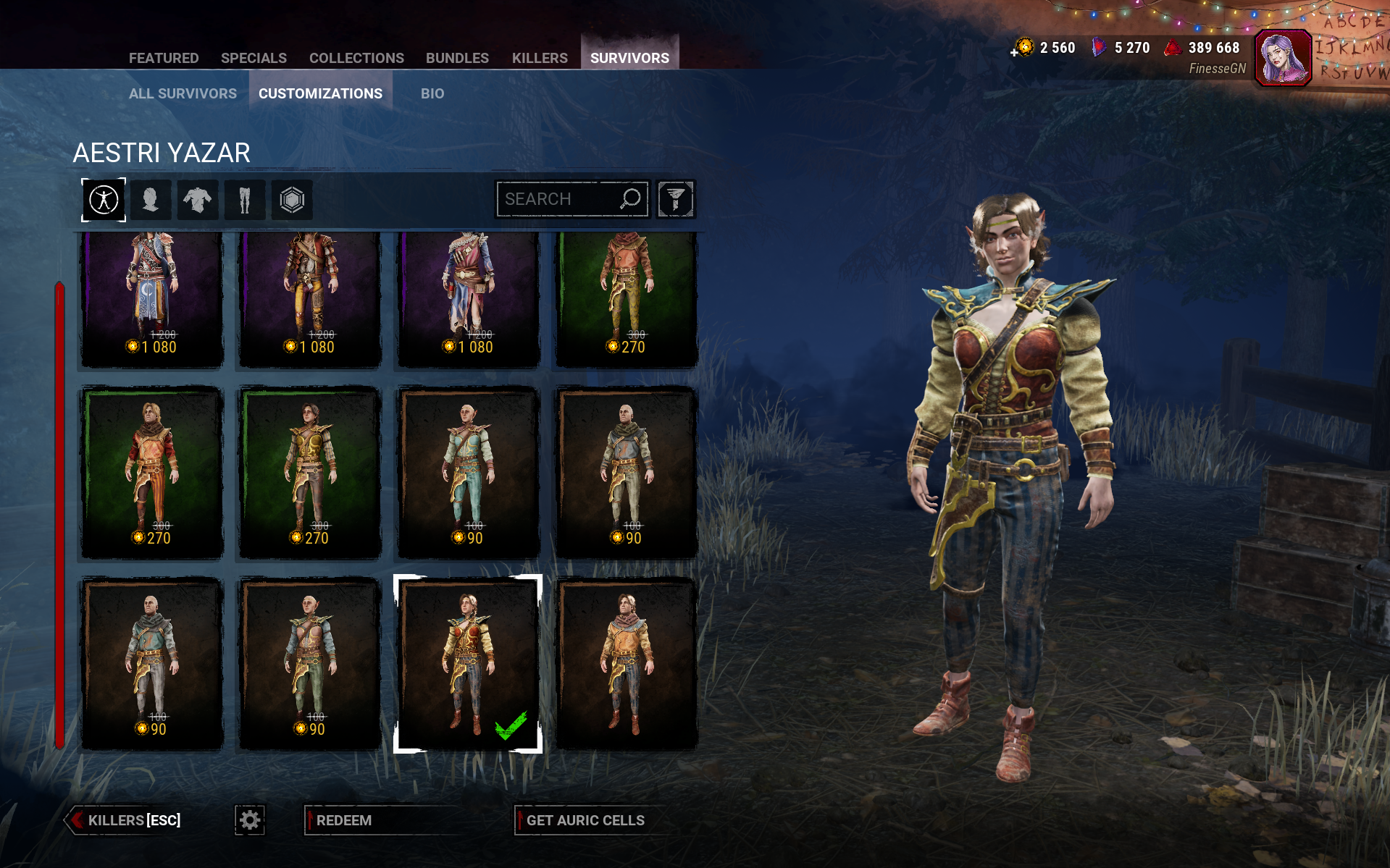Open the Featured store tab
This screenshot has width=1390, height=868.
pyautogui.click(x=164, y=58)
